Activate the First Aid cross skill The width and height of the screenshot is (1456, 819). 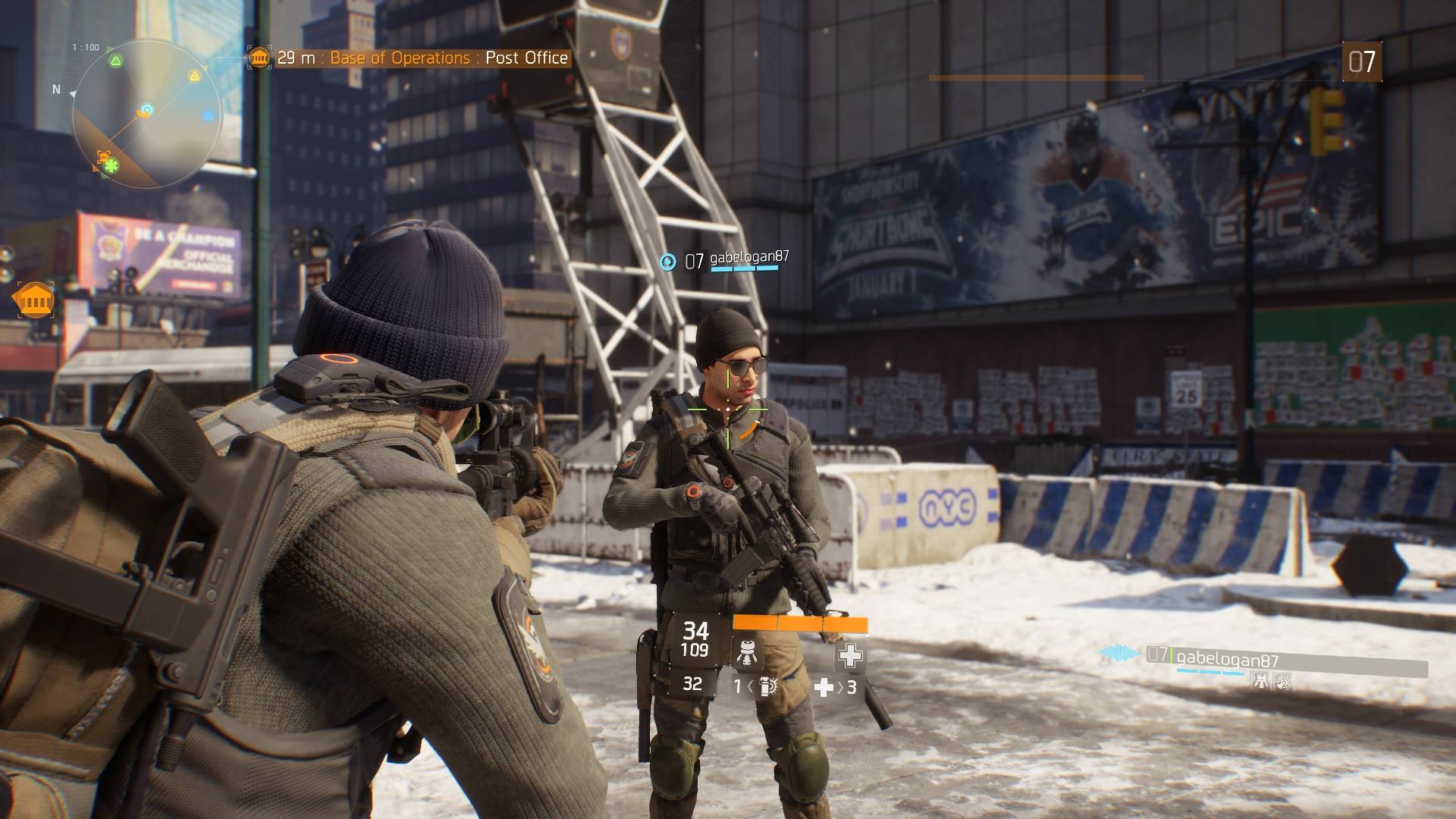point(849,655)
